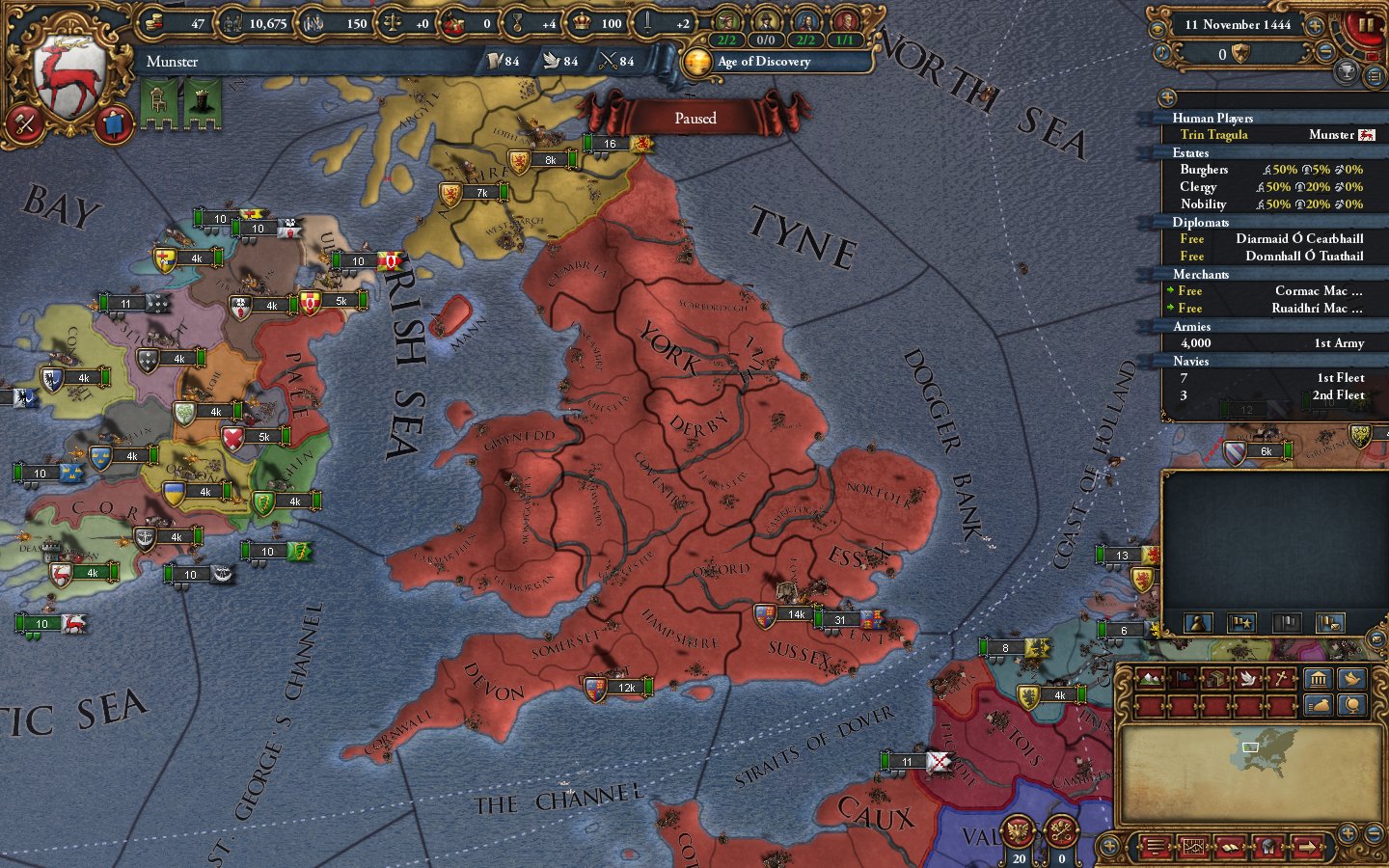
Task: Expand the outliner with its plus button
Action: [x=1166, y=97]
